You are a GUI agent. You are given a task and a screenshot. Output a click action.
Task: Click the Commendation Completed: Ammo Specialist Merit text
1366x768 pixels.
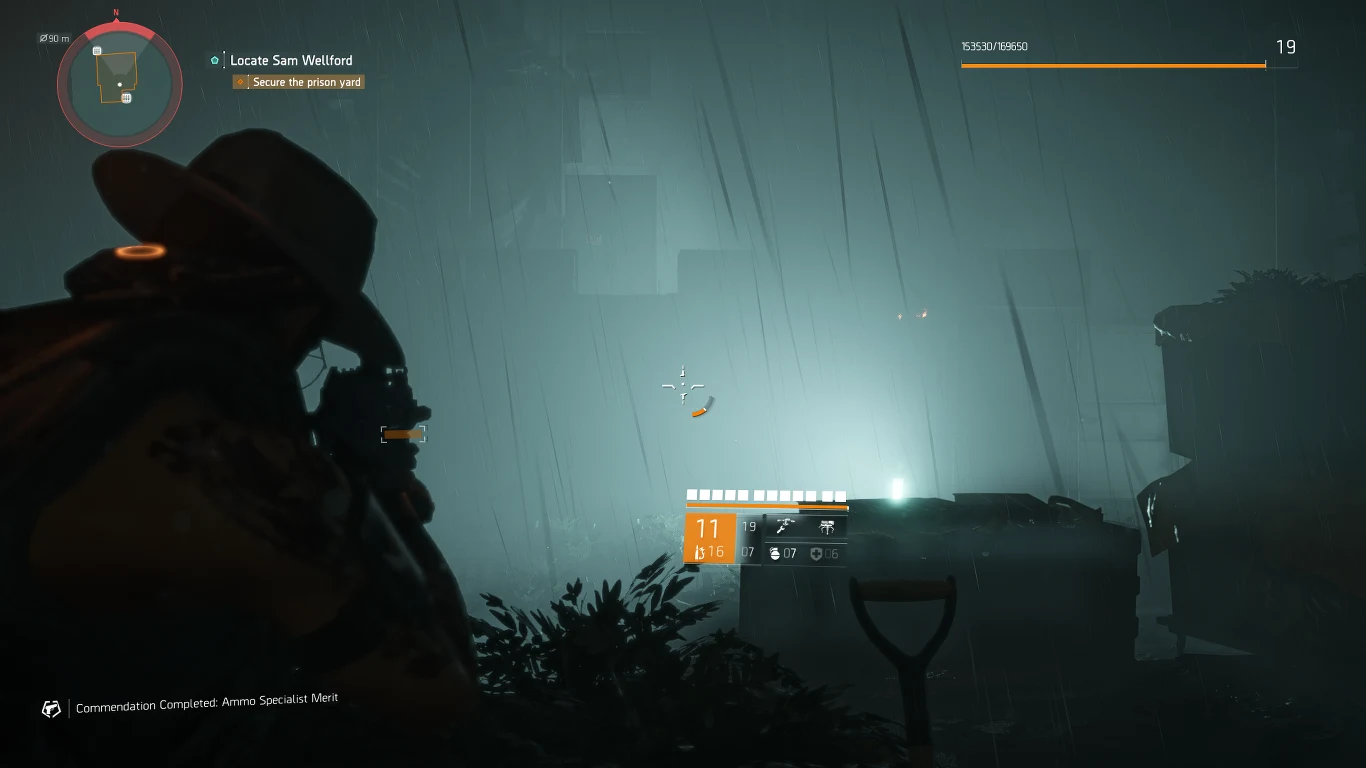tap(207, 702)
